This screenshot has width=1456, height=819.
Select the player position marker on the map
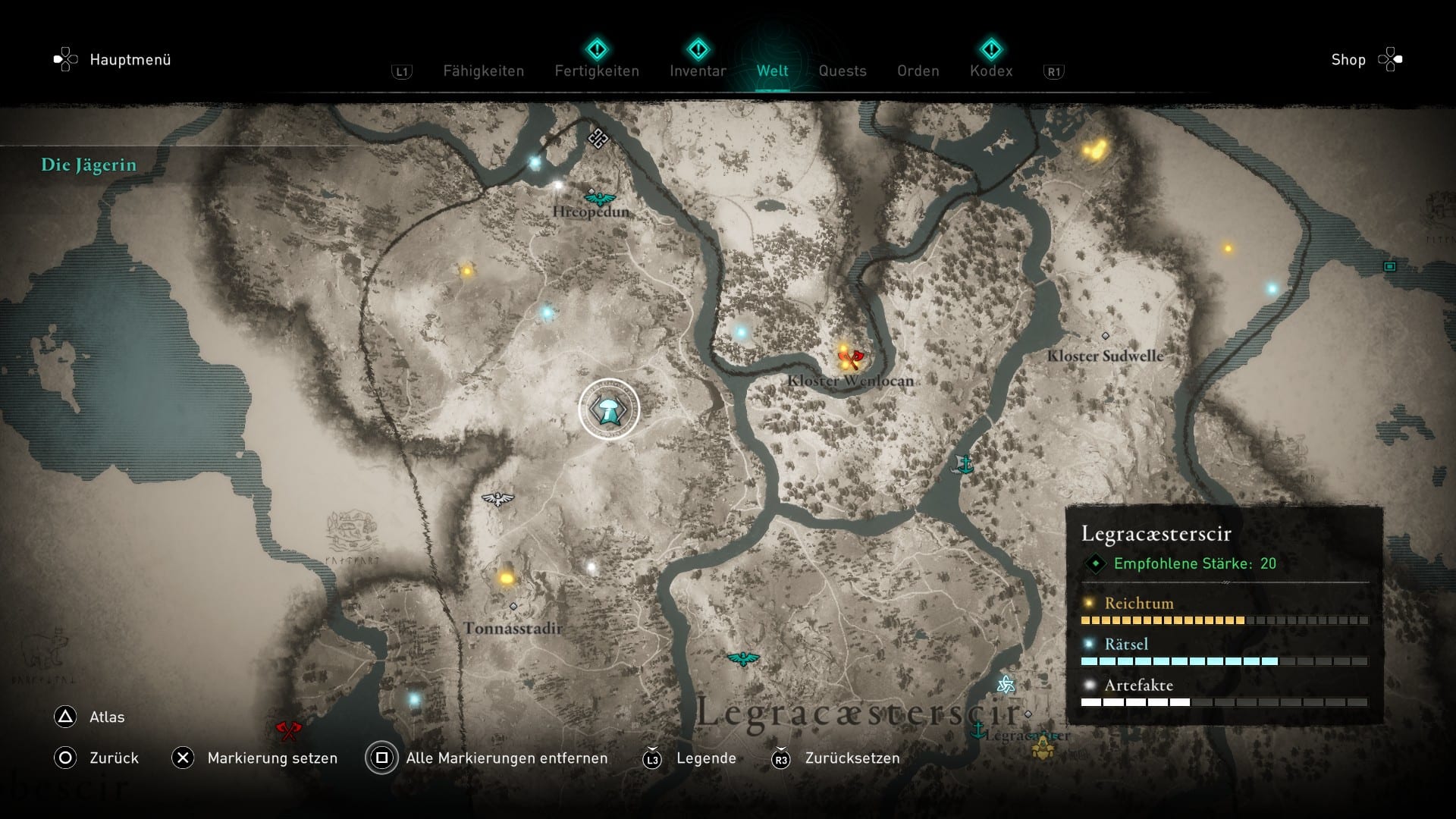609,409
